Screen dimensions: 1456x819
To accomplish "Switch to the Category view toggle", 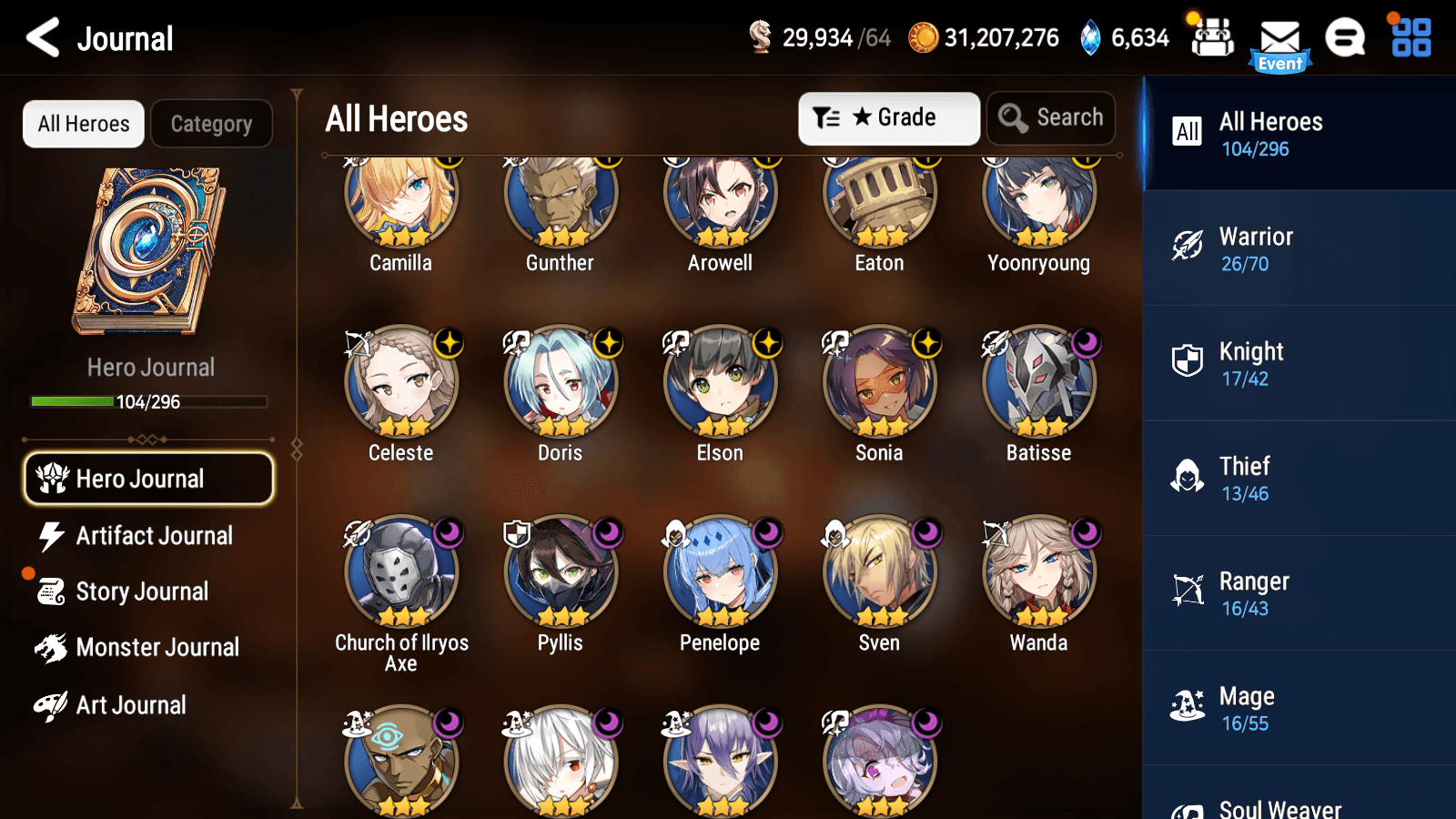I will click(x=211, y=124).
